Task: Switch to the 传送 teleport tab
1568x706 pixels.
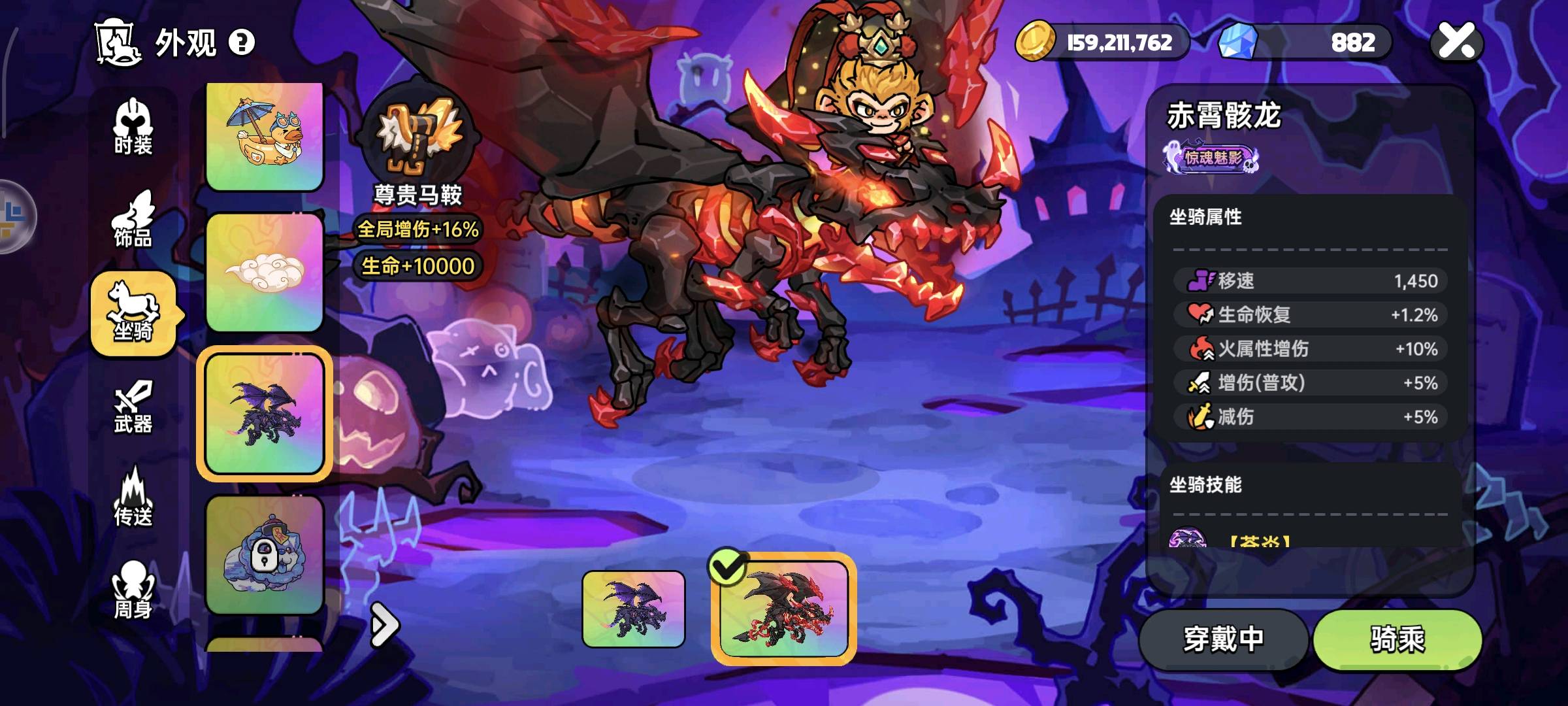Action: [x=133, y=498]
